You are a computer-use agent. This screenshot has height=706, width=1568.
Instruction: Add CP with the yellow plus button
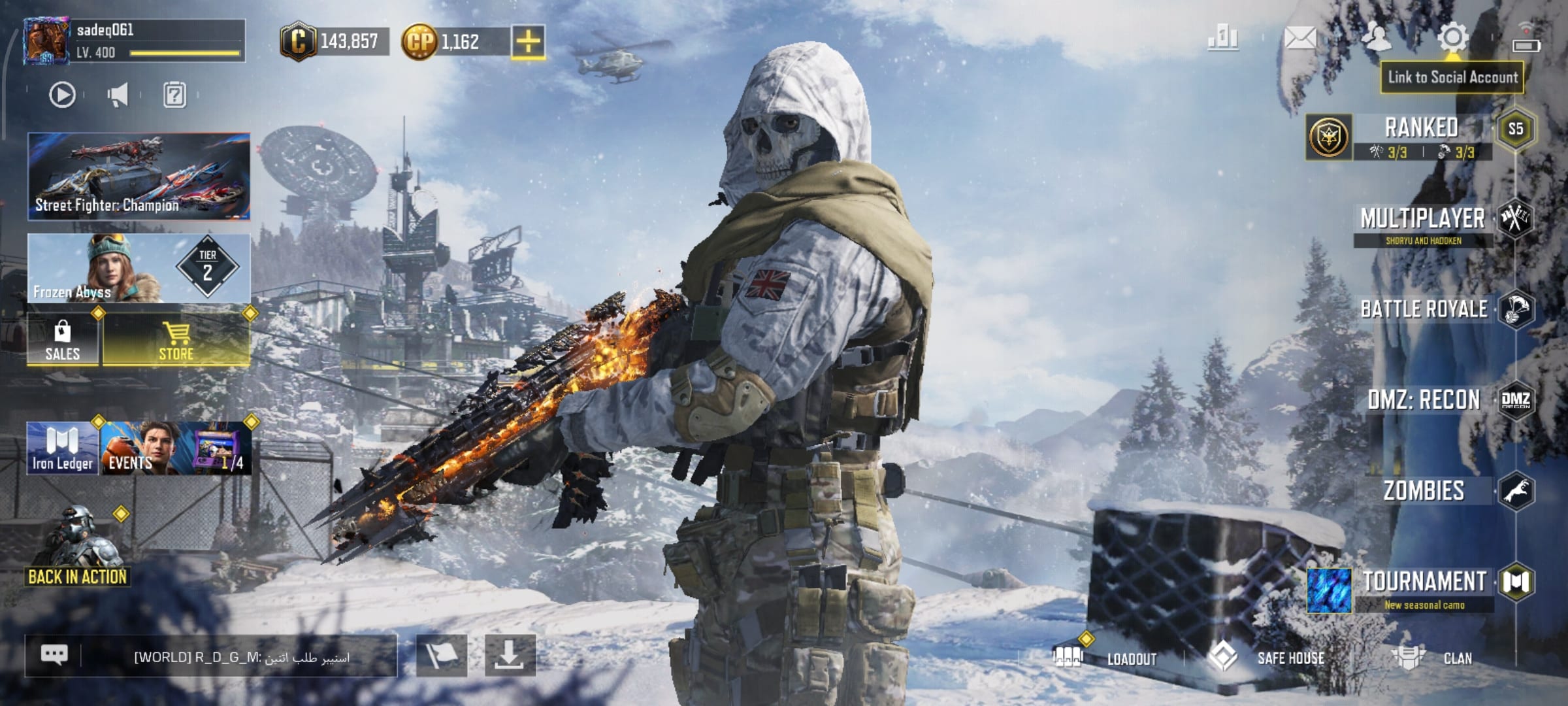click(528, 42)
